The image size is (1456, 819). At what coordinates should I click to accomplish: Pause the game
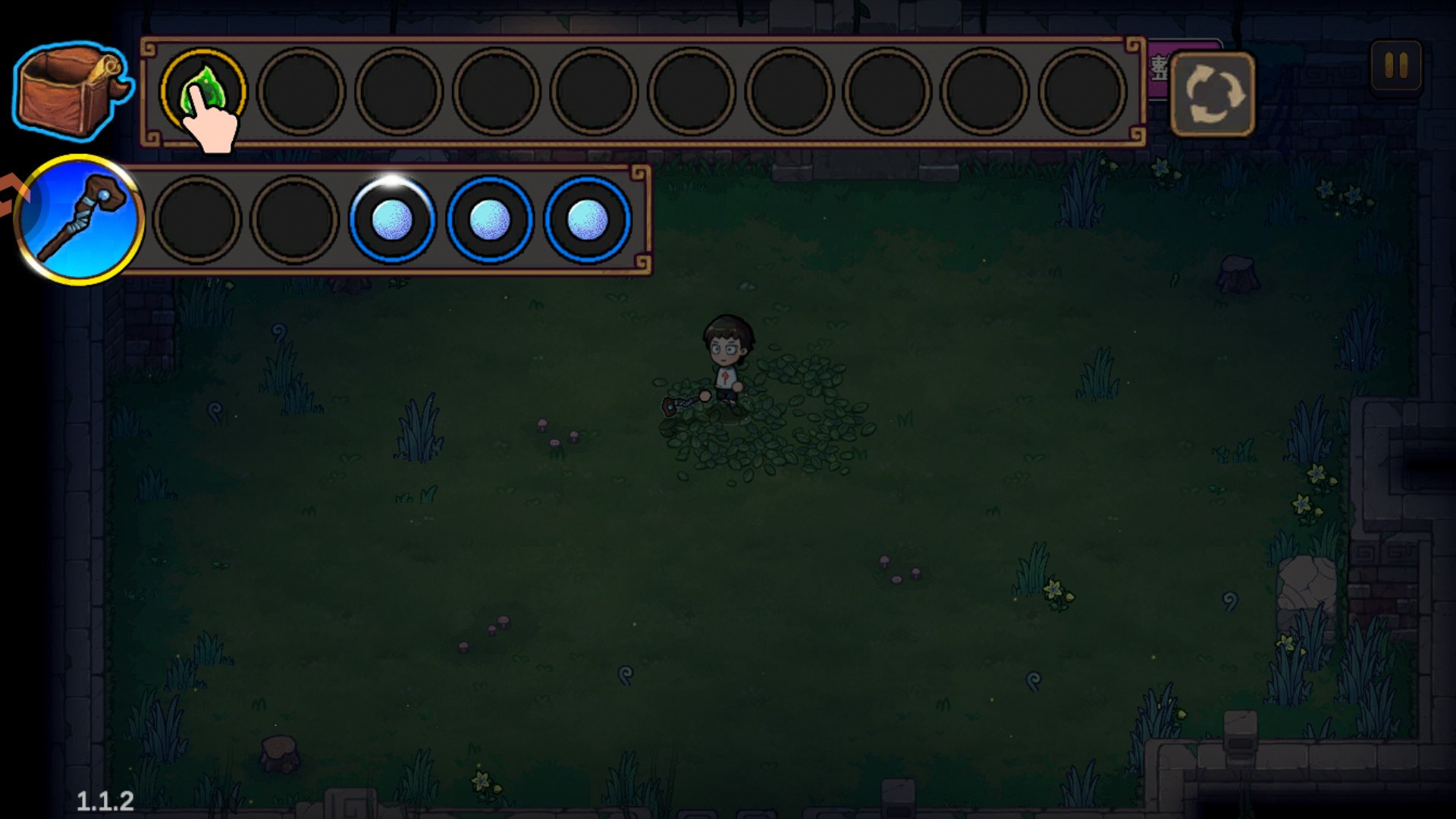[1396, 66]
